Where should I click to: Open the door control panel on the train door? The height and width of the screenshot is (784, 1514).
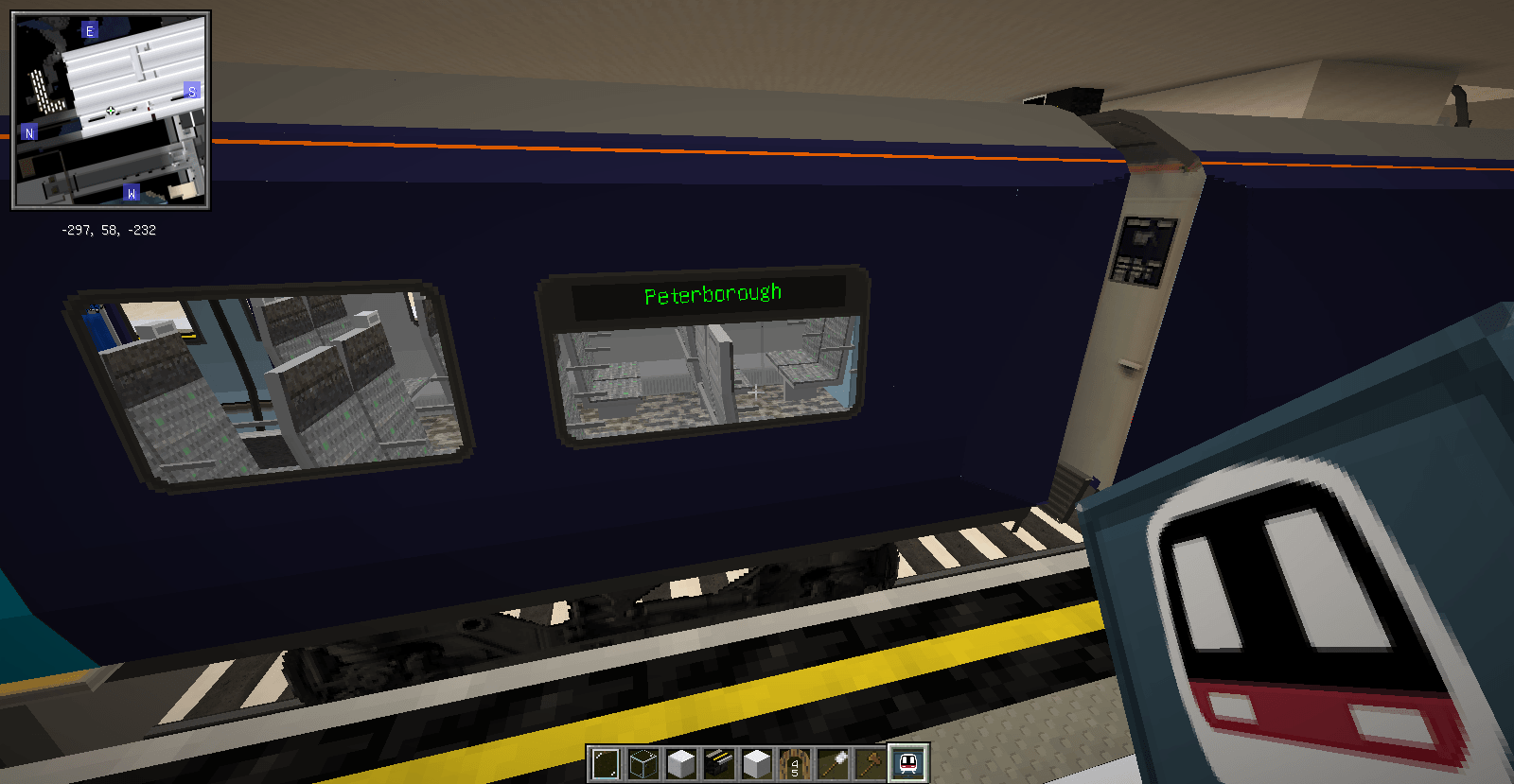[1146, 248]
